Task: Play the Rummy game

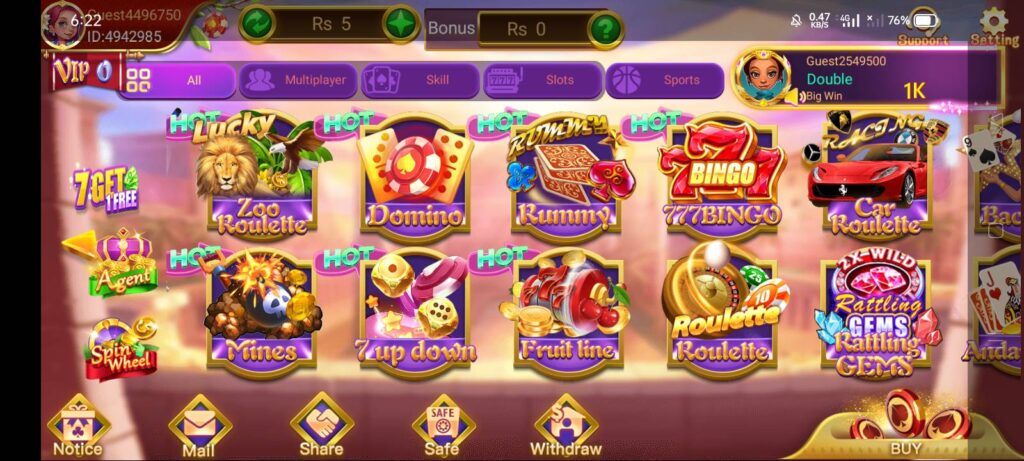Action: (563, 177)
